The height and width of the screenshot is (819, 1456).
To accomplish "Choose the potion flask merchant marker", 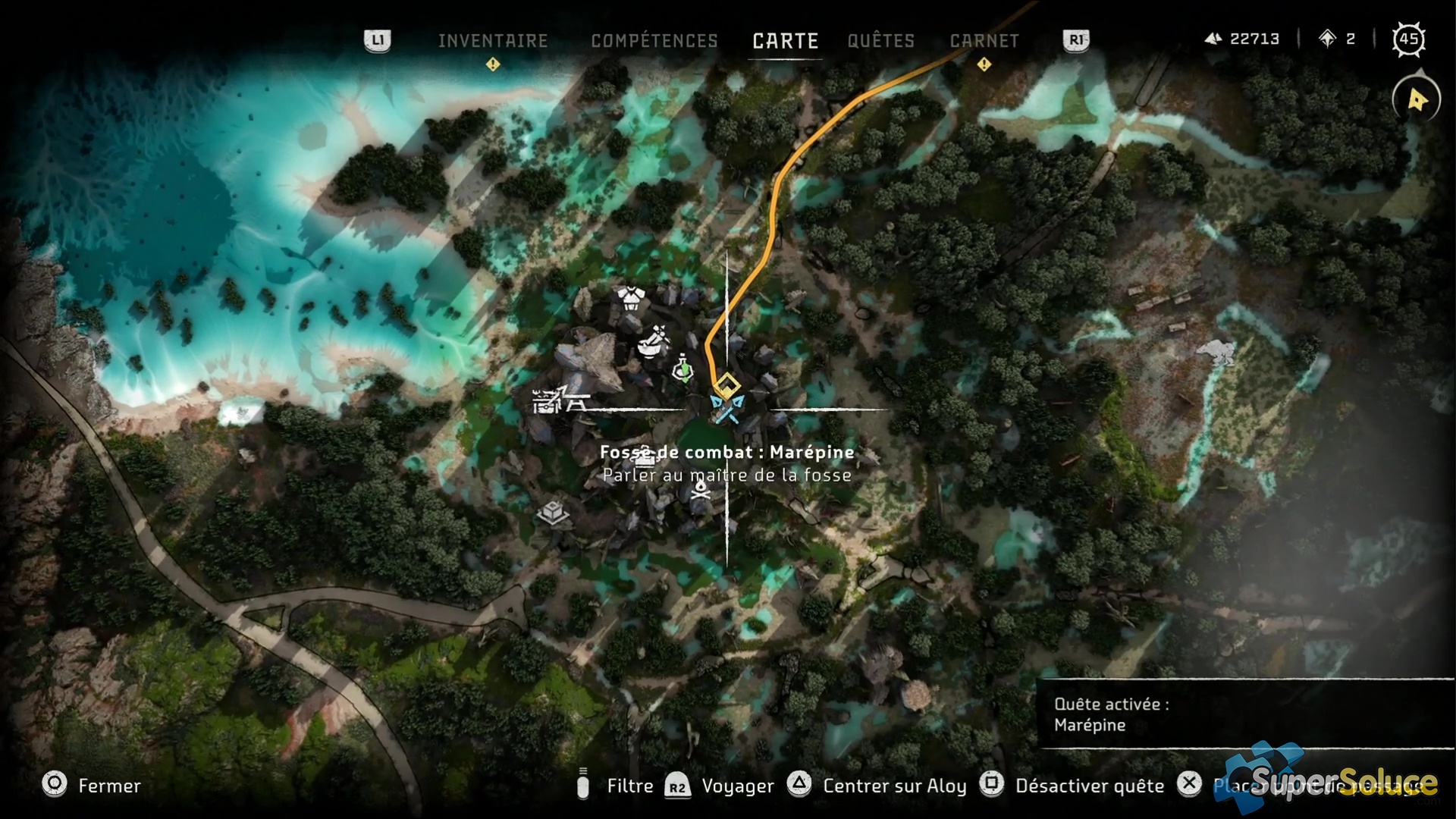I will tap(684, 369).
